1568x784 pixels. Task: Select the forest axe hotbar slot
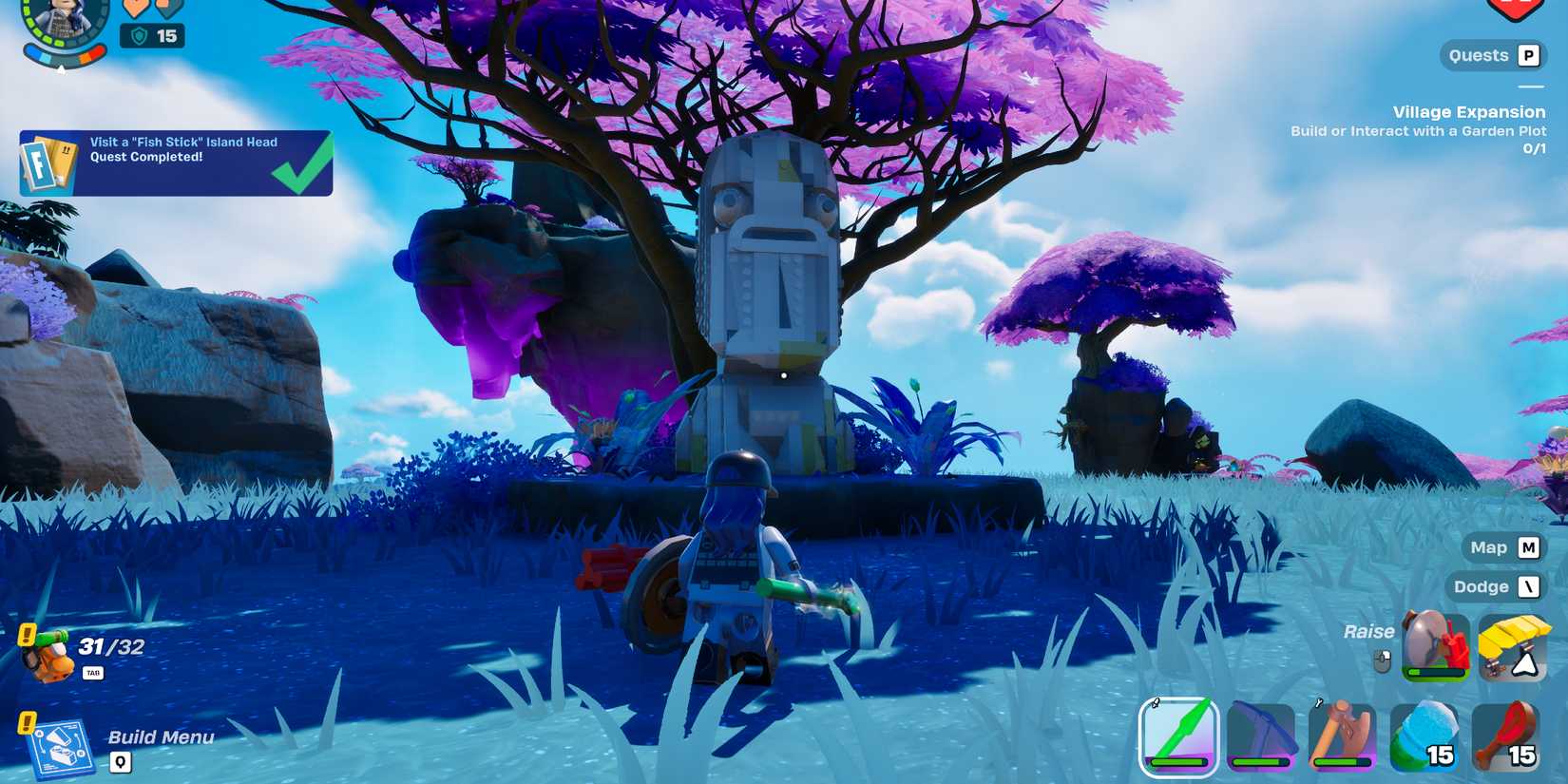1344,736
